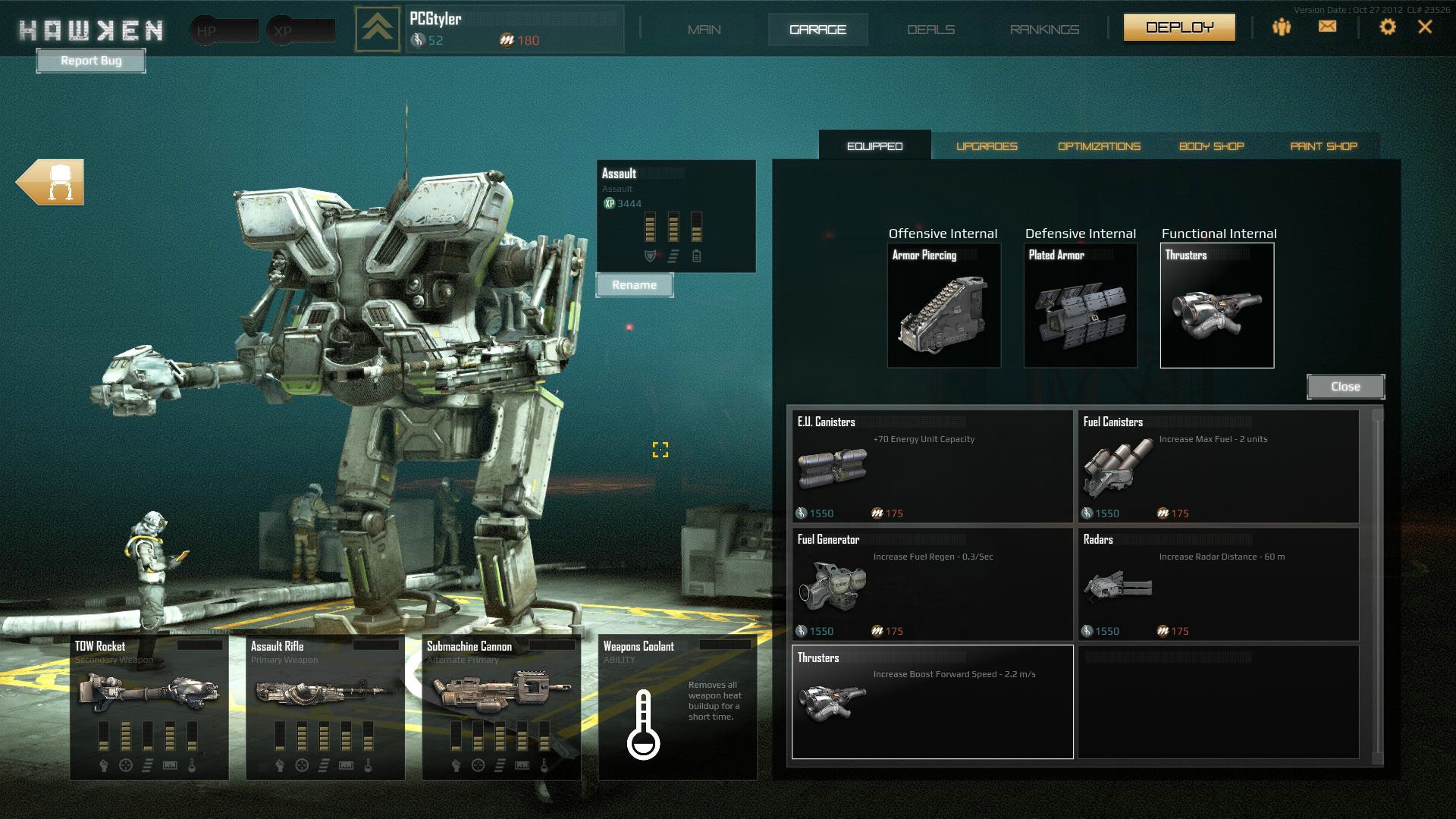The width and height of the screenshot is (1456, 819).
Task: Rename the Assault mech
Action: (634, 285)
